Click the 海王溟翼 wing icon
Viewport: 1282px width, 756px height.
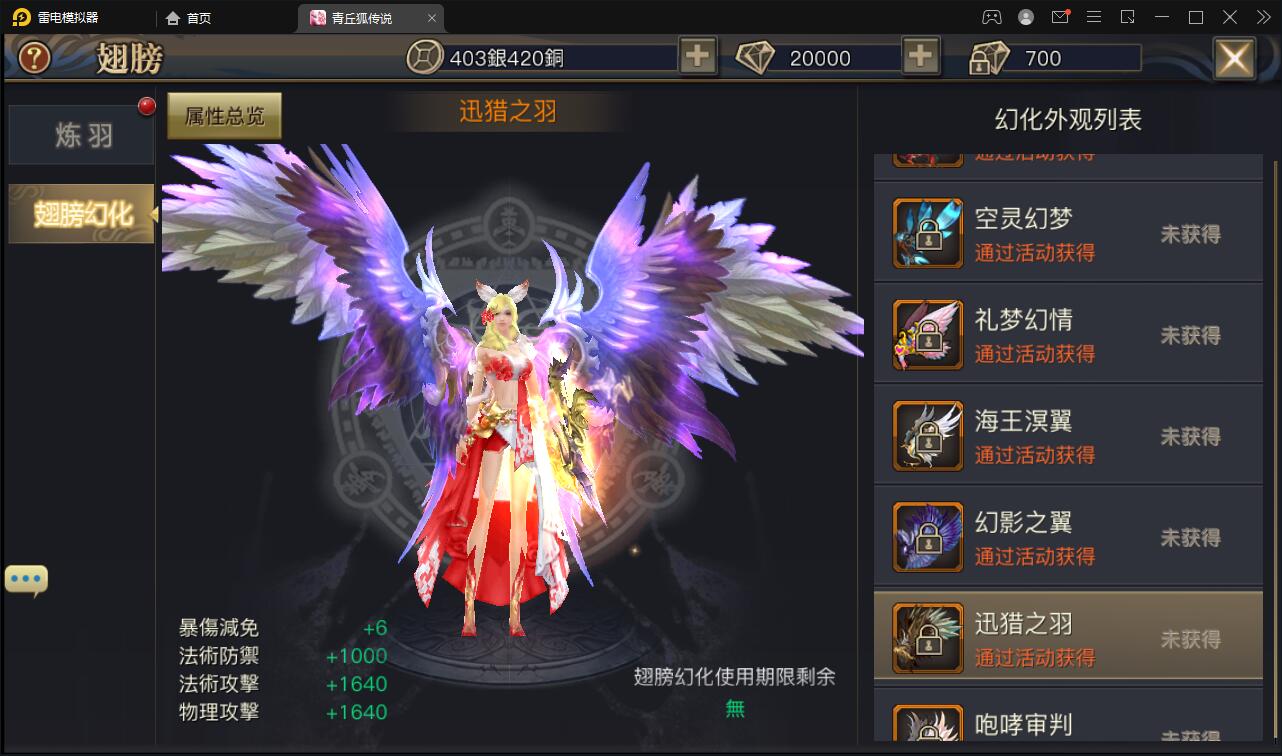point(926,435)
